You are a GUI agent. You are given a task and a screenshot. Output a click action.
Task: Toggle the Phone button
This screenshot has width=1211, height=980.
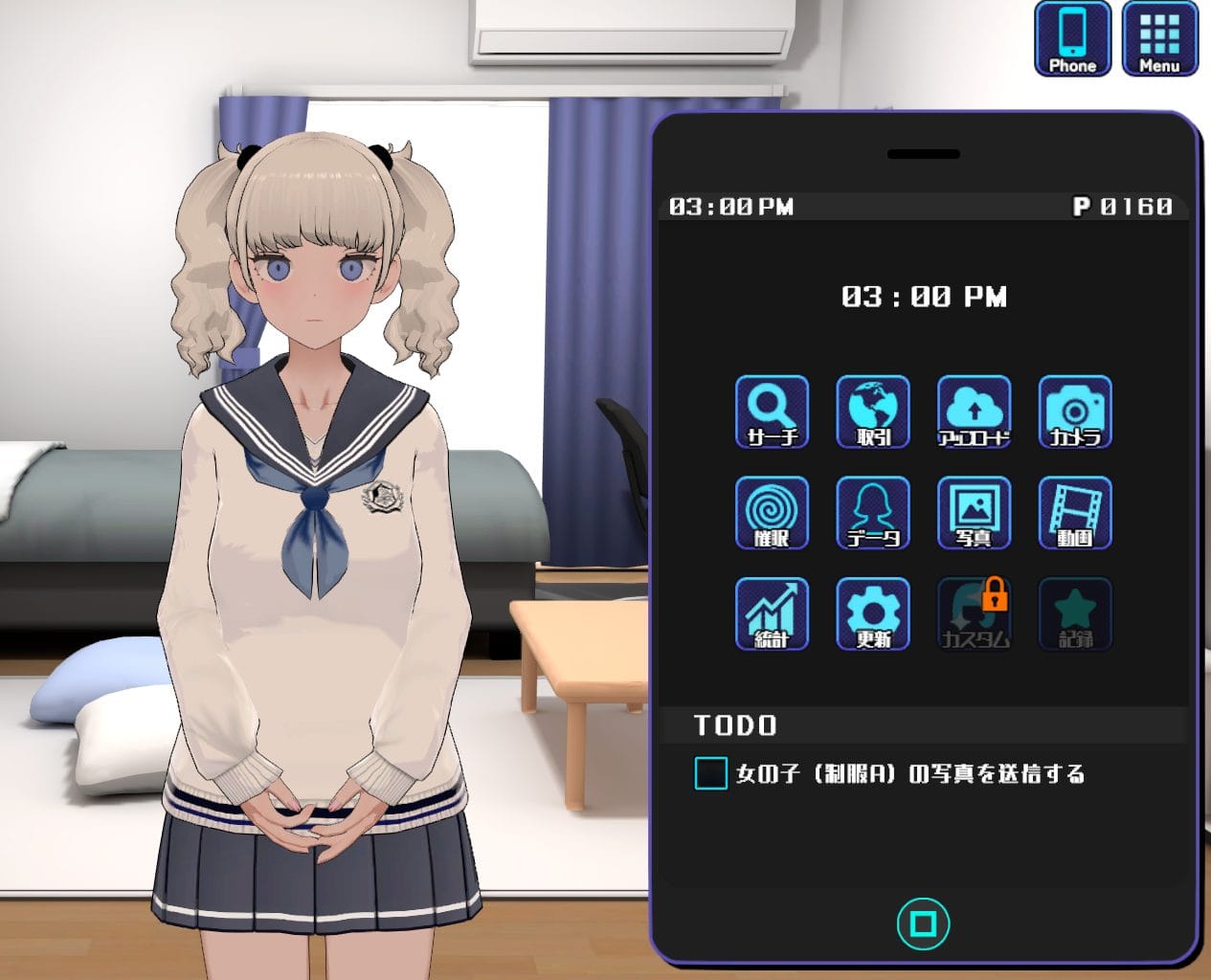click(x=1072, y=39)
